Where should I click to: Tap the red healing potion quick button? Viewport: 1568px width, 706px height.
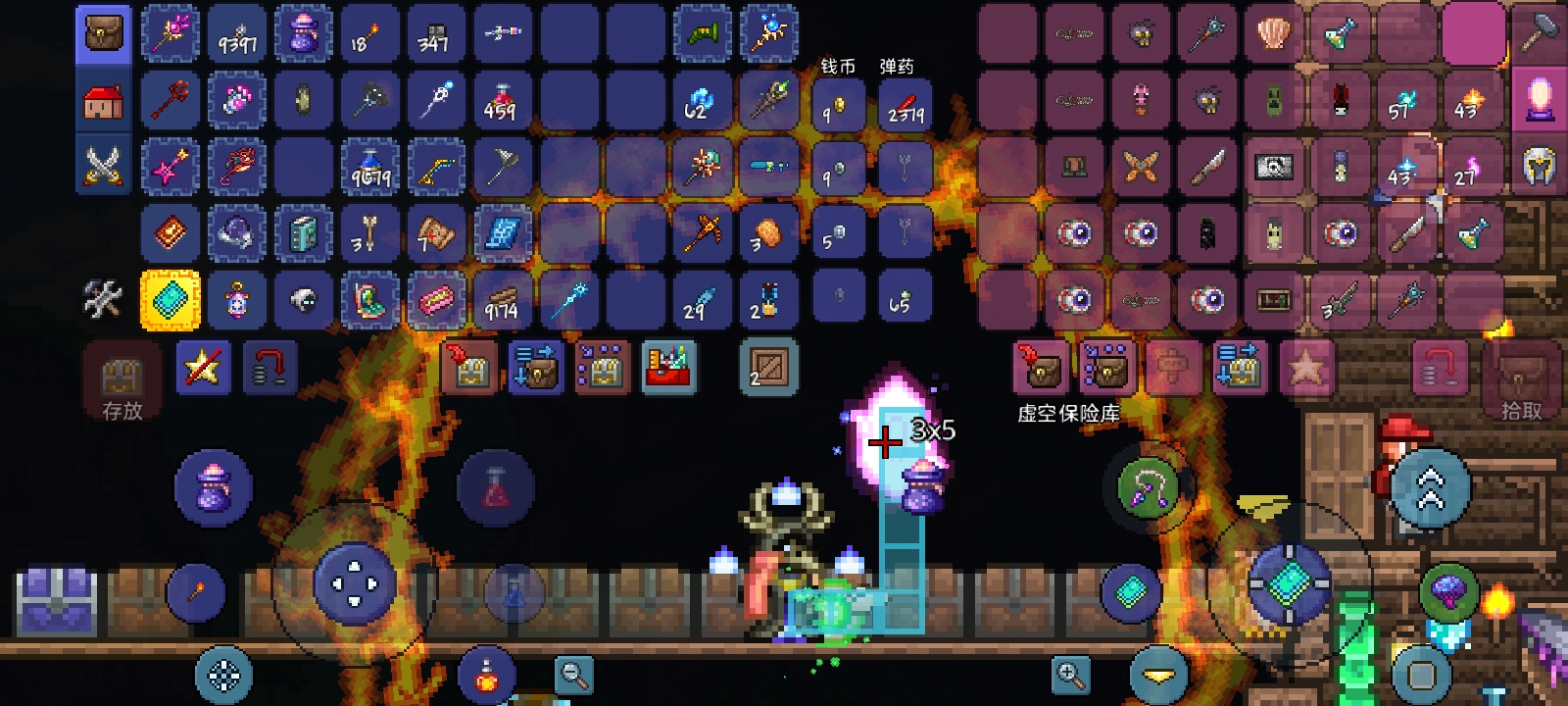point(496,488)
